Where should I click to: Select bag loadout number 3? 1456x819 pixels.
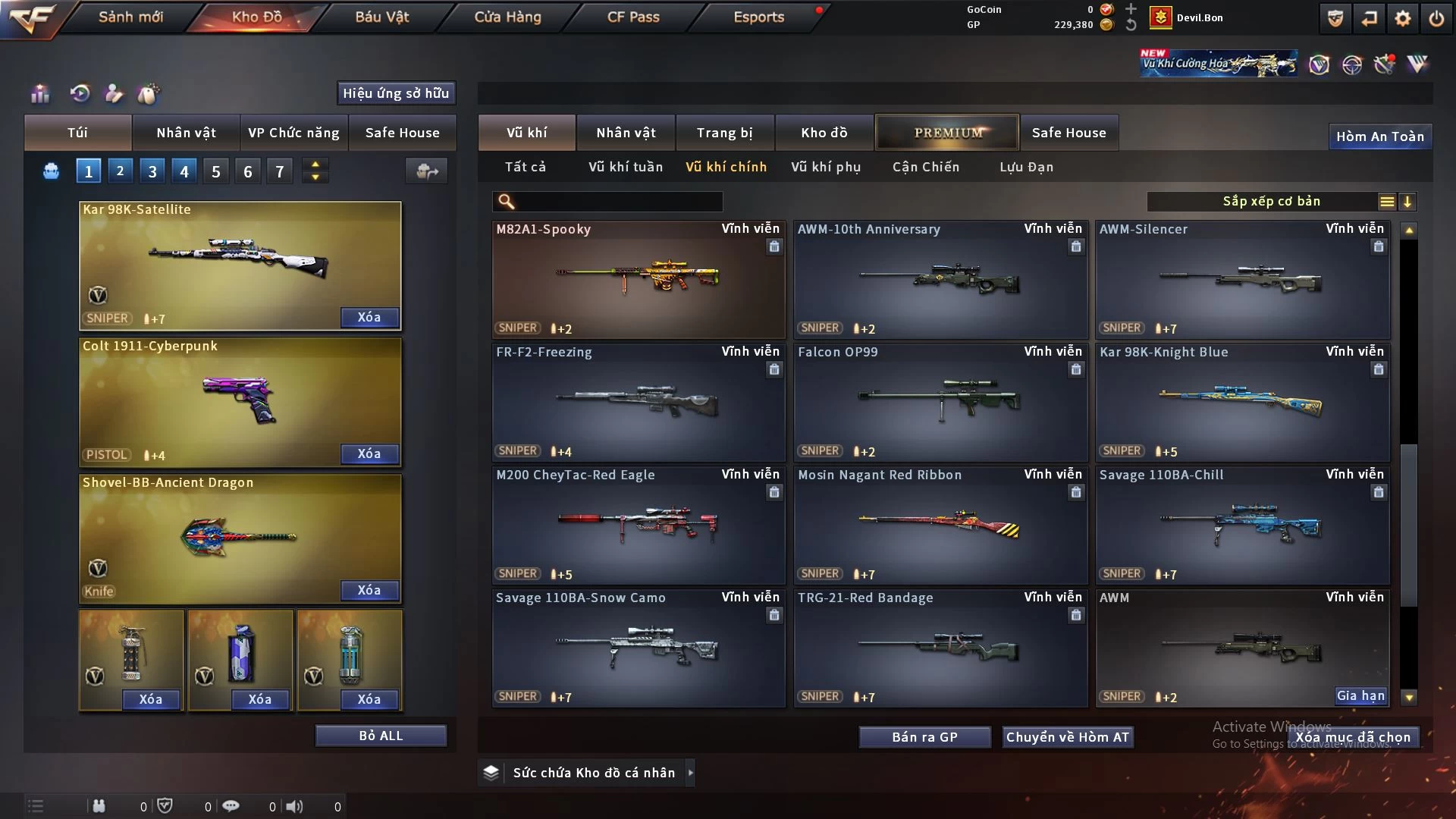(152, 171)
